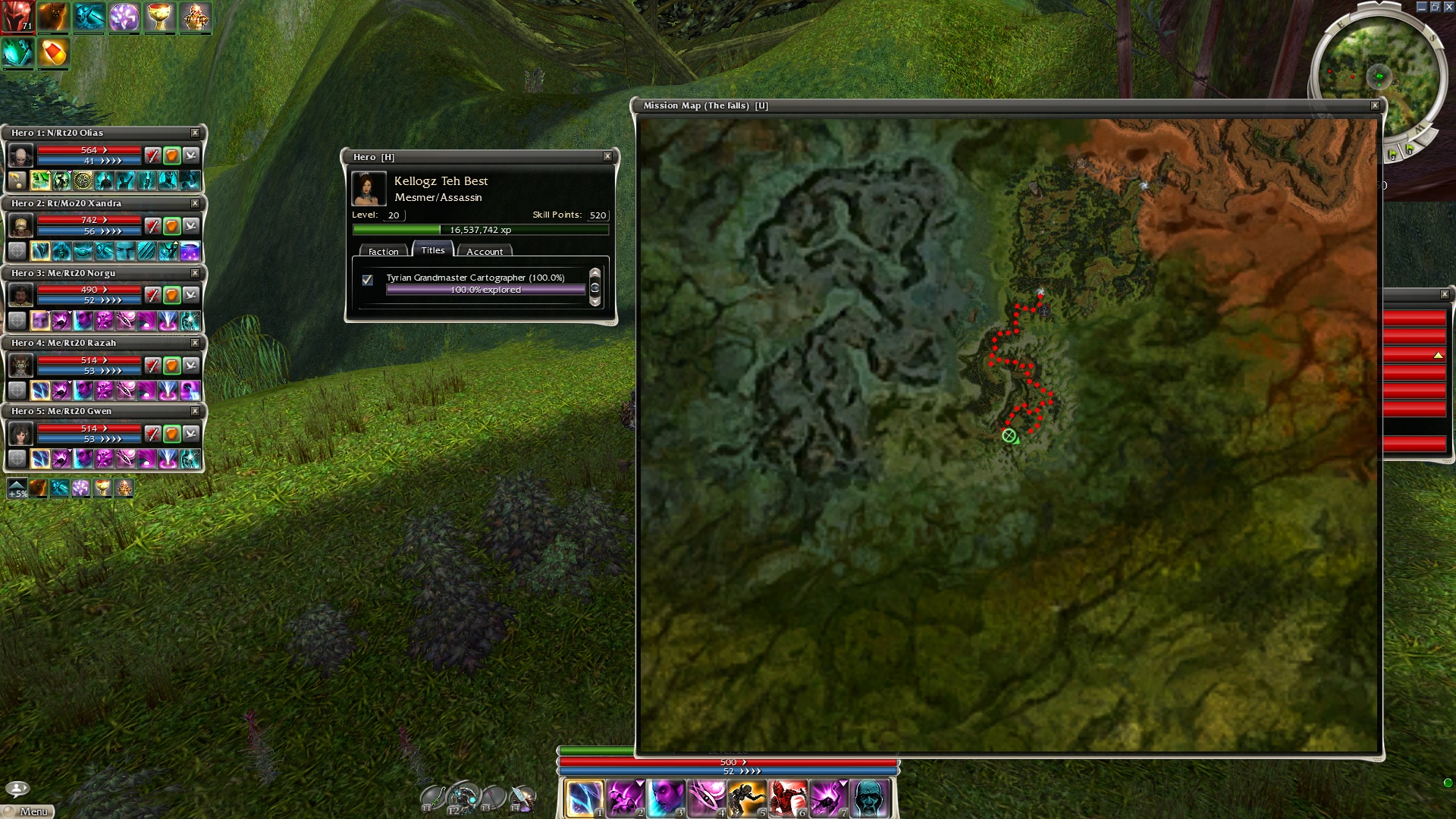Select the candy corn effect icon
The width and height of the screenshot is (1456, 819).
pyautogui.click(x=53, y=53)
